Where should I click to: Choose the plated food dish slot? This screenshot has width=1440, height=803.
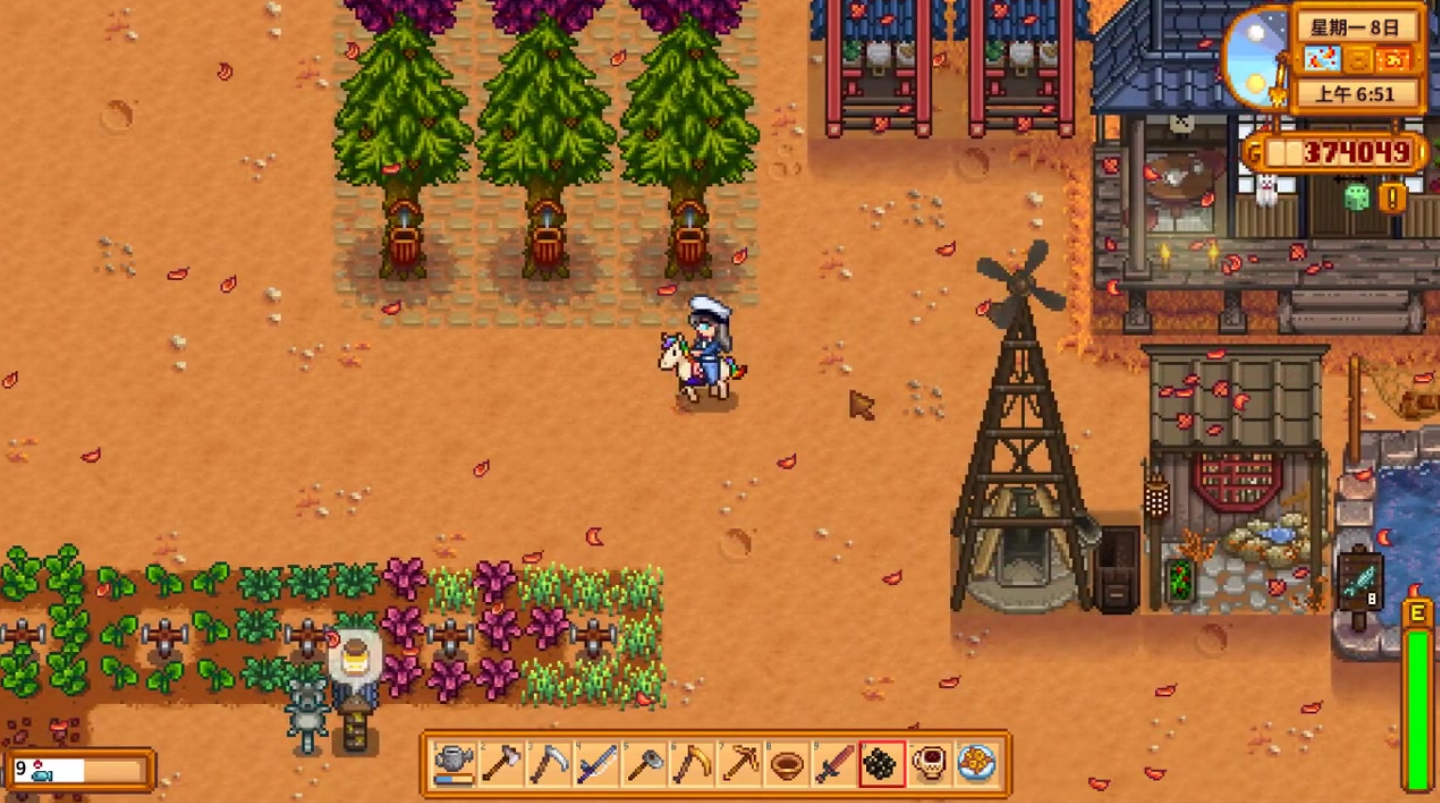(x=977, y=765)
